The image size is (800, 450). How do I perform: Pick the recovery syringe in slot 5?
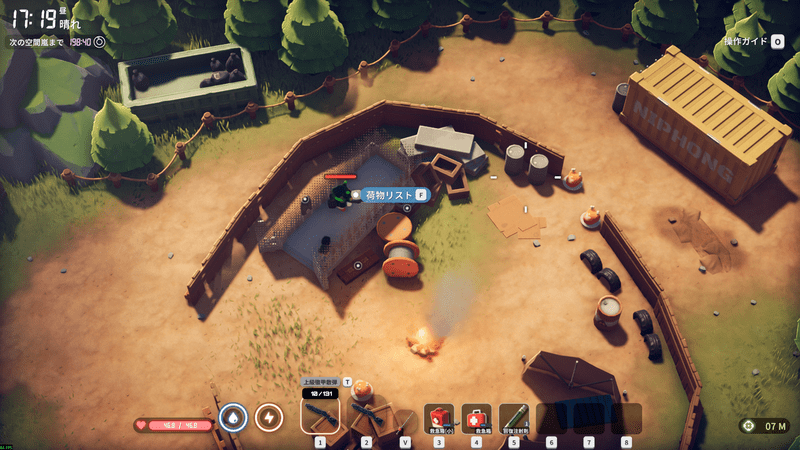click(513, 418)
